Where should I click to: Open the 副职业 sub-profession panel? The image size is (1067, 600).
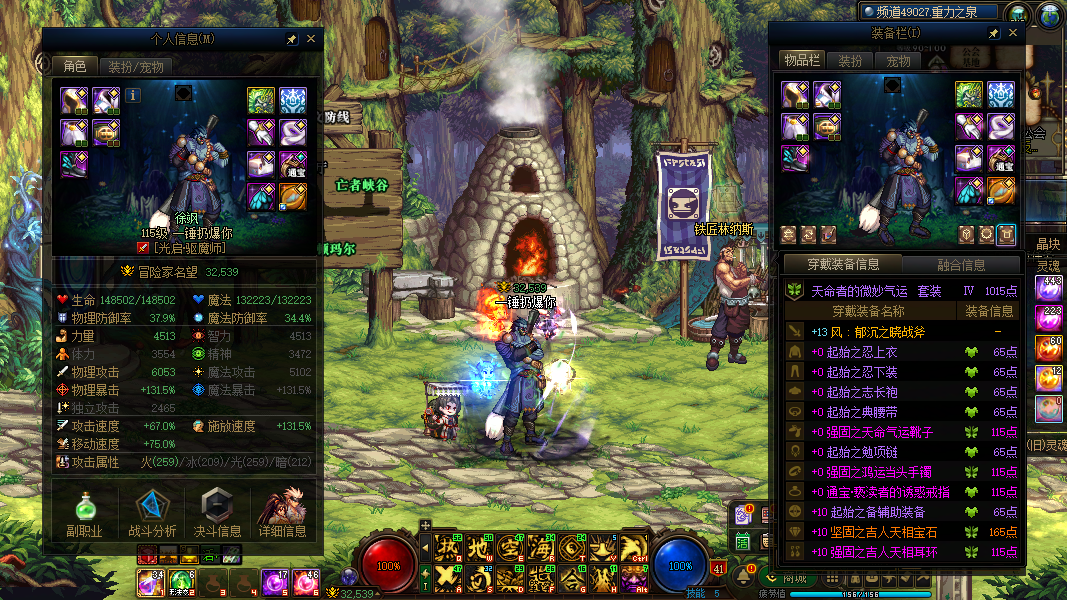coord(84,513)
